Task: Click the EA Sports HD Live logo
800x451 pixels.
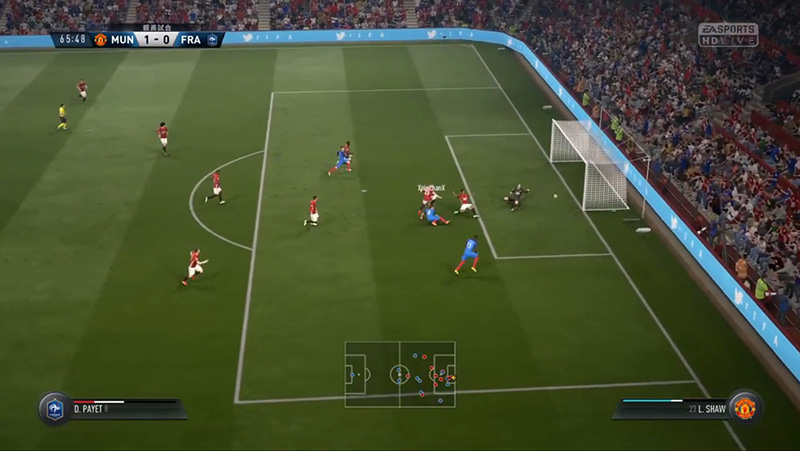Action: 728,34
